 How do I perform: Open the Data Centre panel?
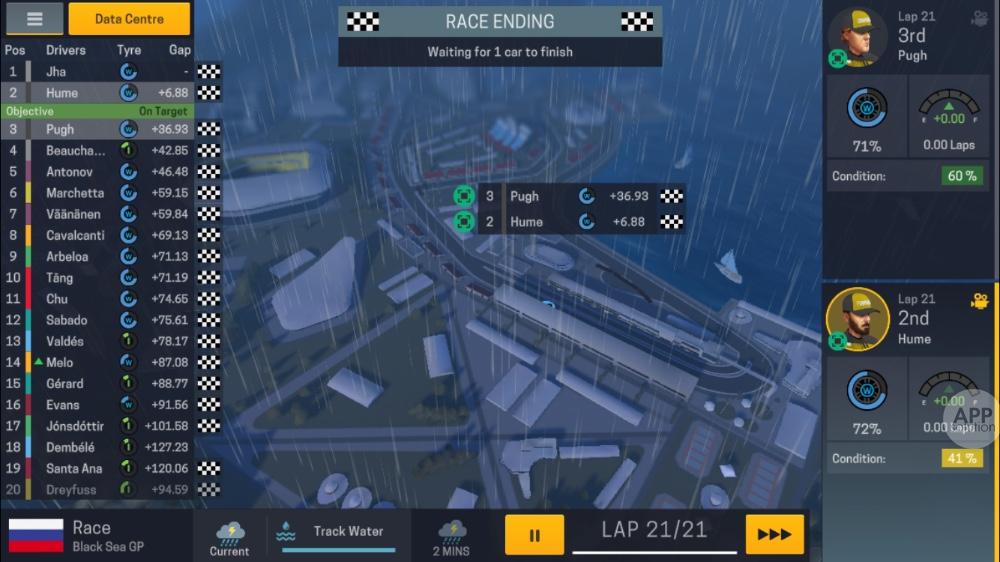pos(129,19)
